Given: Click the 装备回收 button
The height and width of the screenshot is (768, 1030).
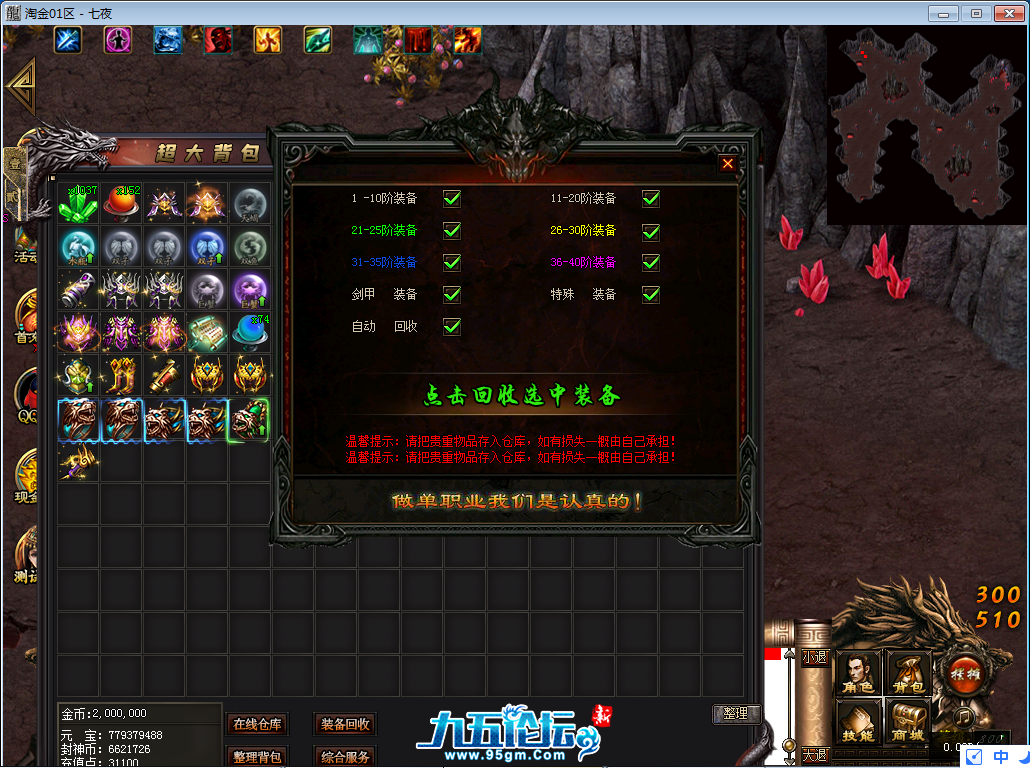Looking at the screenshot, I should [345, 724].
